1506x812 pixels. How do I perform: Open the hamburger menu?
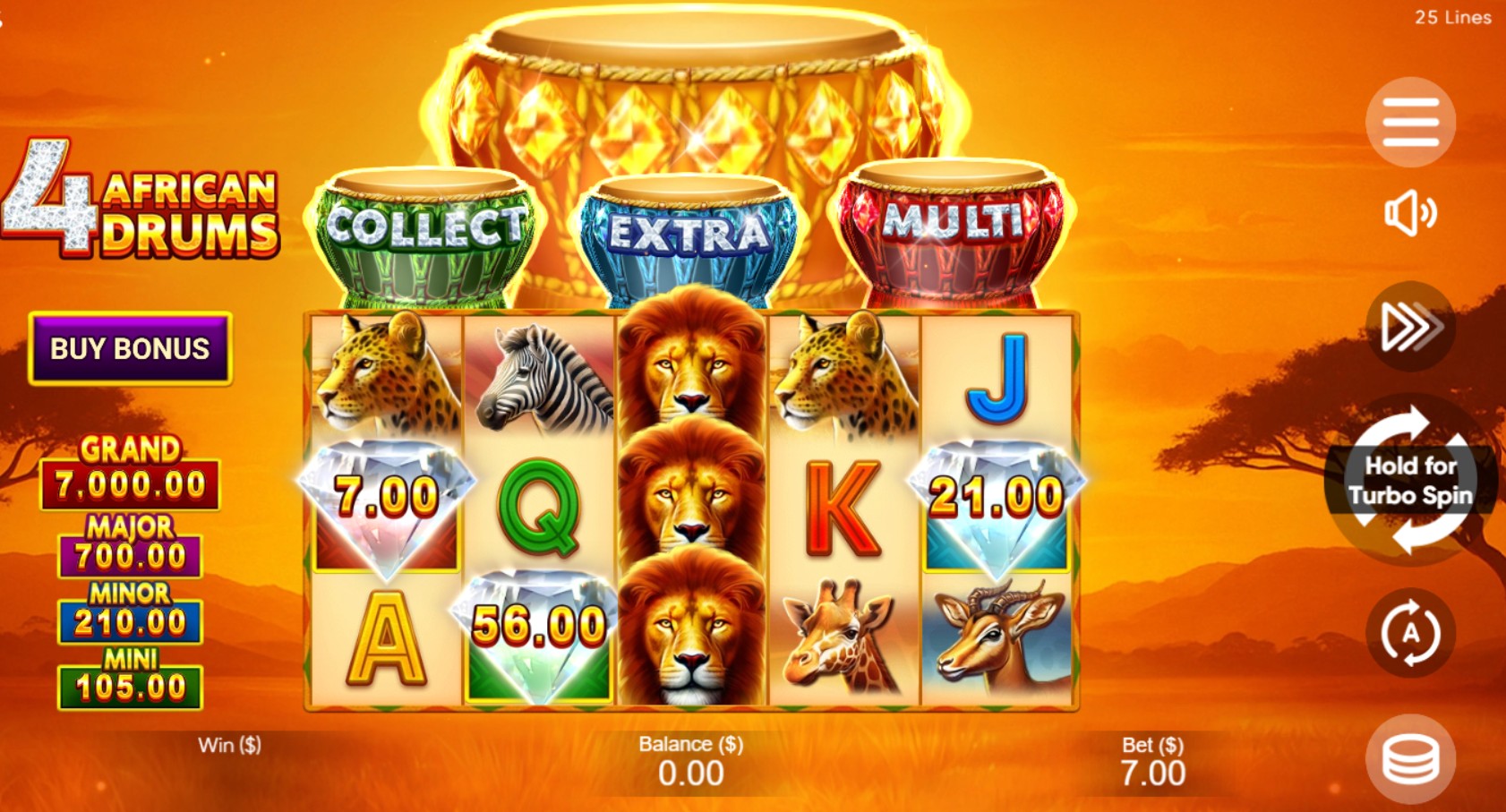pyautogui.click(x=1410, y=123)
